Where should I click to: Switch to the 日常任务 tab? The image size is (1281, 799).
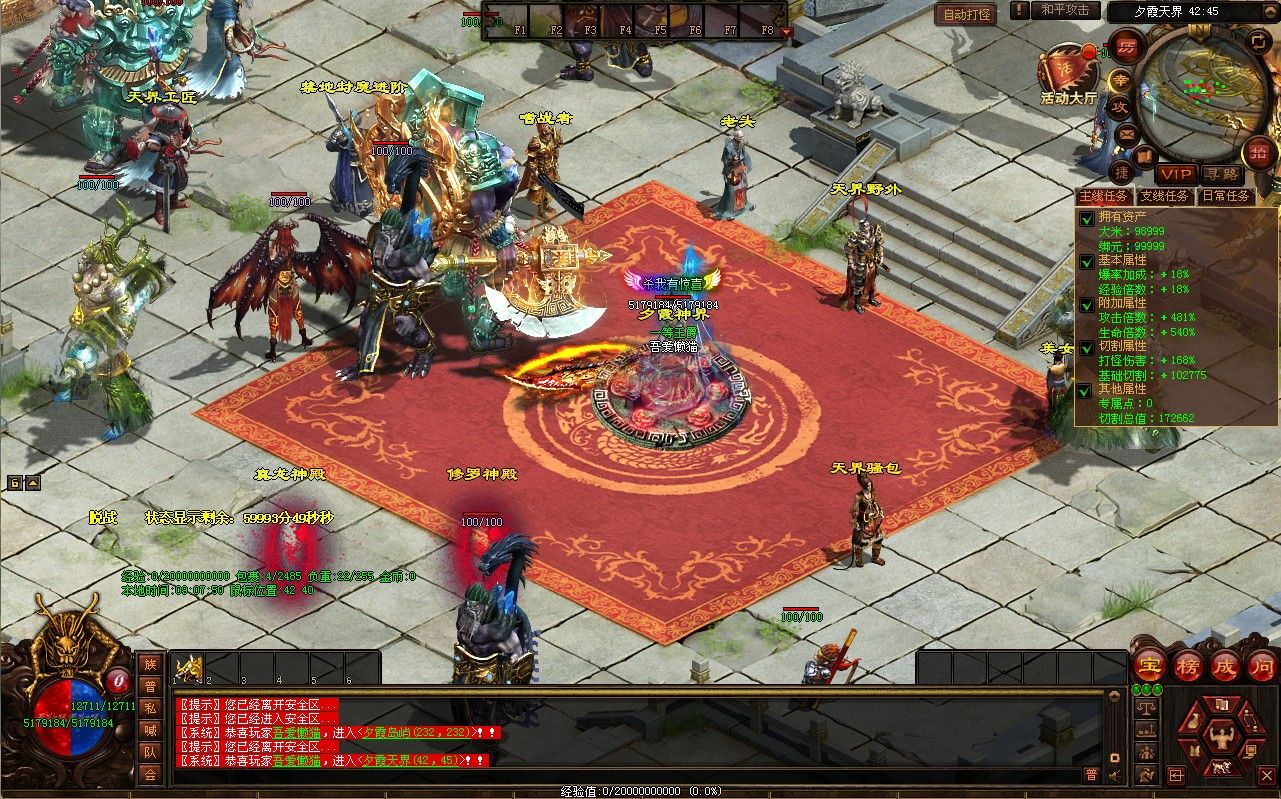(x=1225, y=196)
